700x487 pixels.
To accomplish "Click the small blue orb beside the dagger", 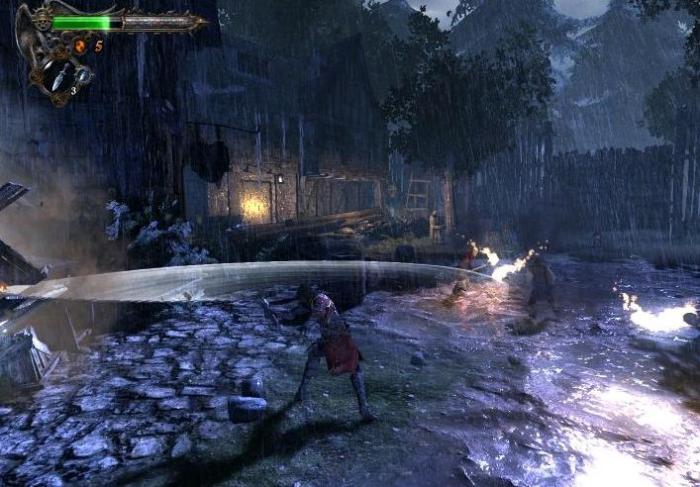I will click(x=83, y=74).
